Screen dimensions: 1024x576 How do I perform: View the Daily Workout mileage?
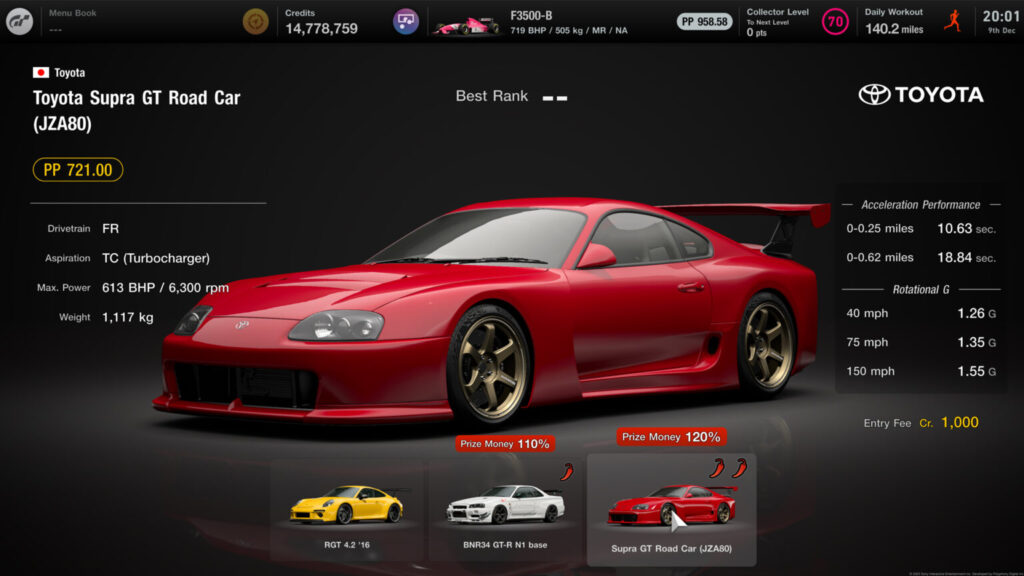click(895, 21)
